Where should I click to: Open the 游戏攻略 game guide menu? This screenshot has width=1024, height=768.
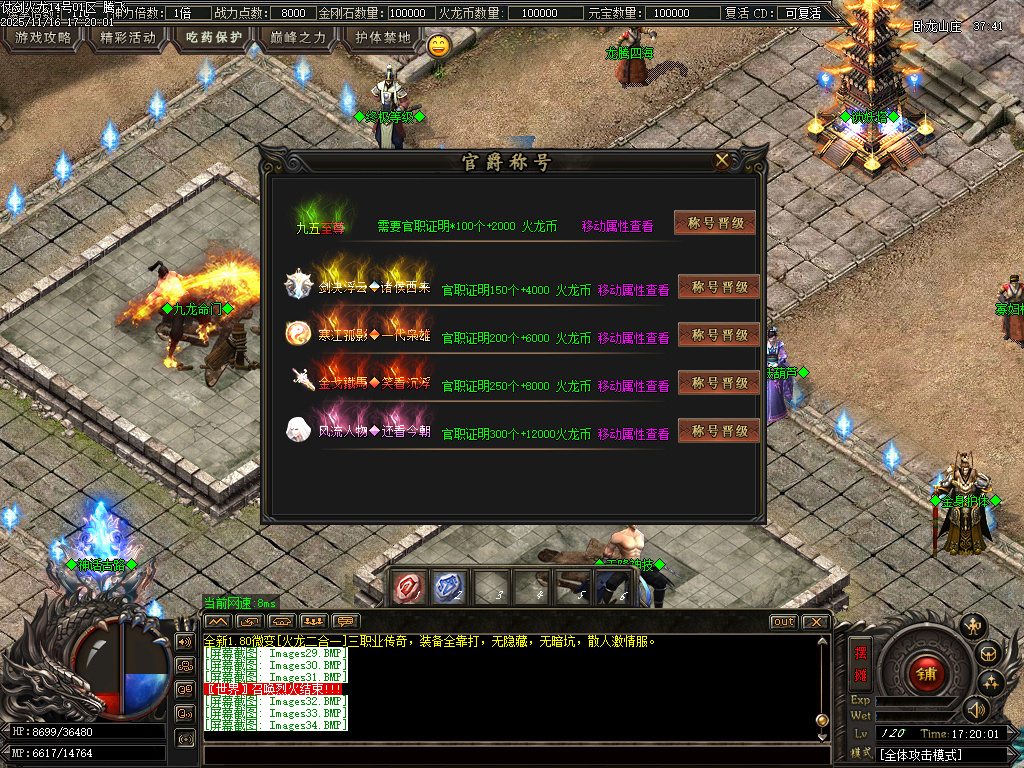click(42, 38)
